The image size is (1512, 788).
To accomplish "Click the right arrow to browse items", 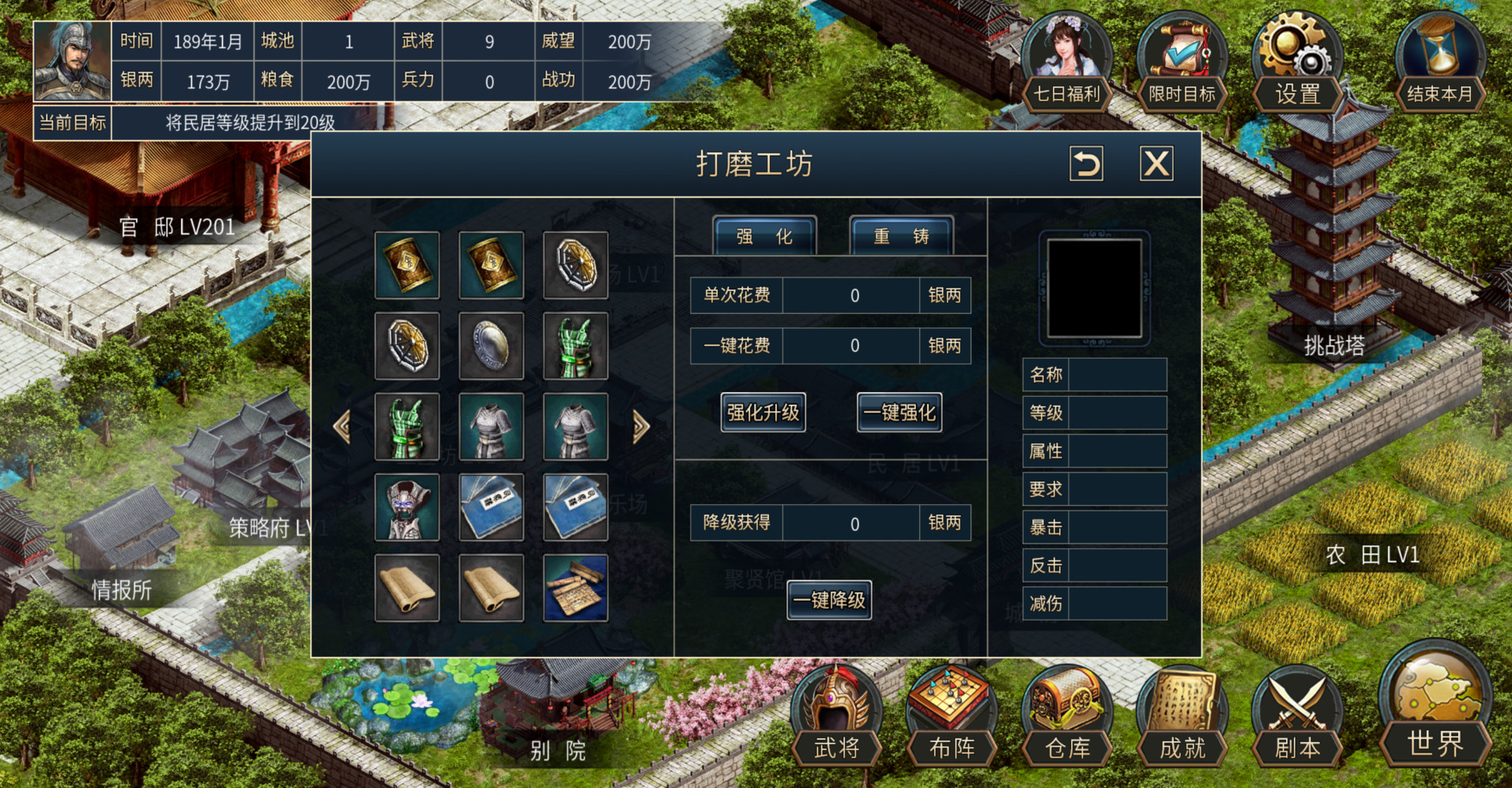I will 641,427.
